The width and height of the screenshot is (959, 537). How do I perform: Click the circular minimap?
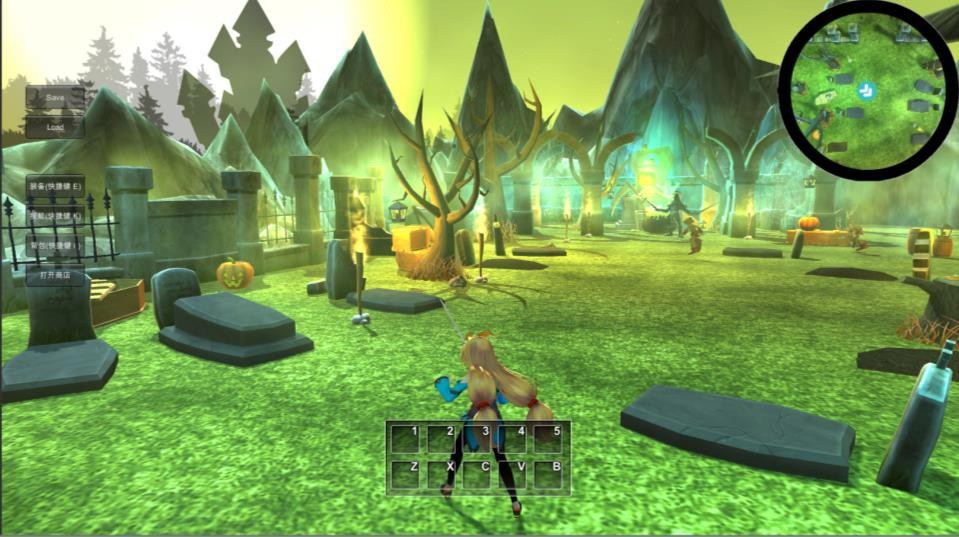pyautogui.click(x=868, y=91)
